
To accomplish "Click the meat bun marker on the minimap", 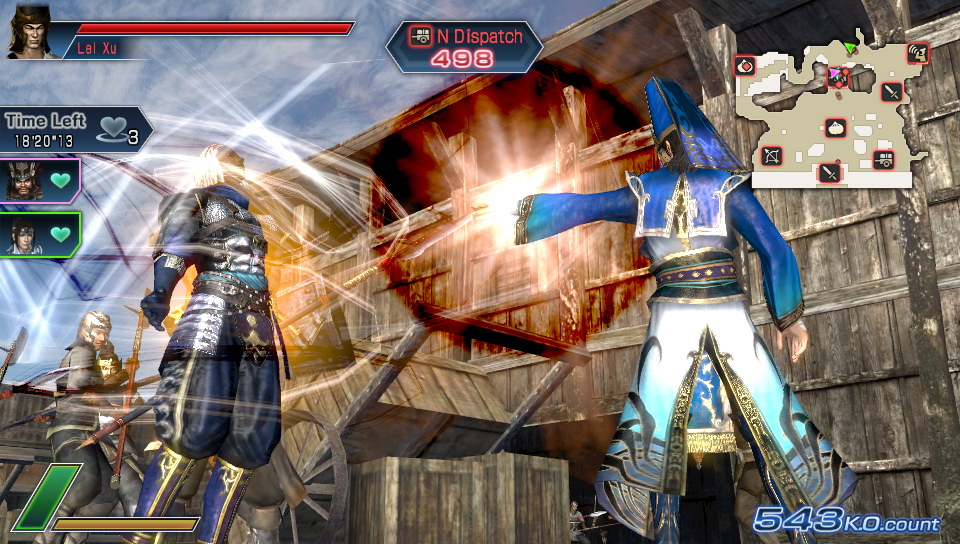I will 836,128.
